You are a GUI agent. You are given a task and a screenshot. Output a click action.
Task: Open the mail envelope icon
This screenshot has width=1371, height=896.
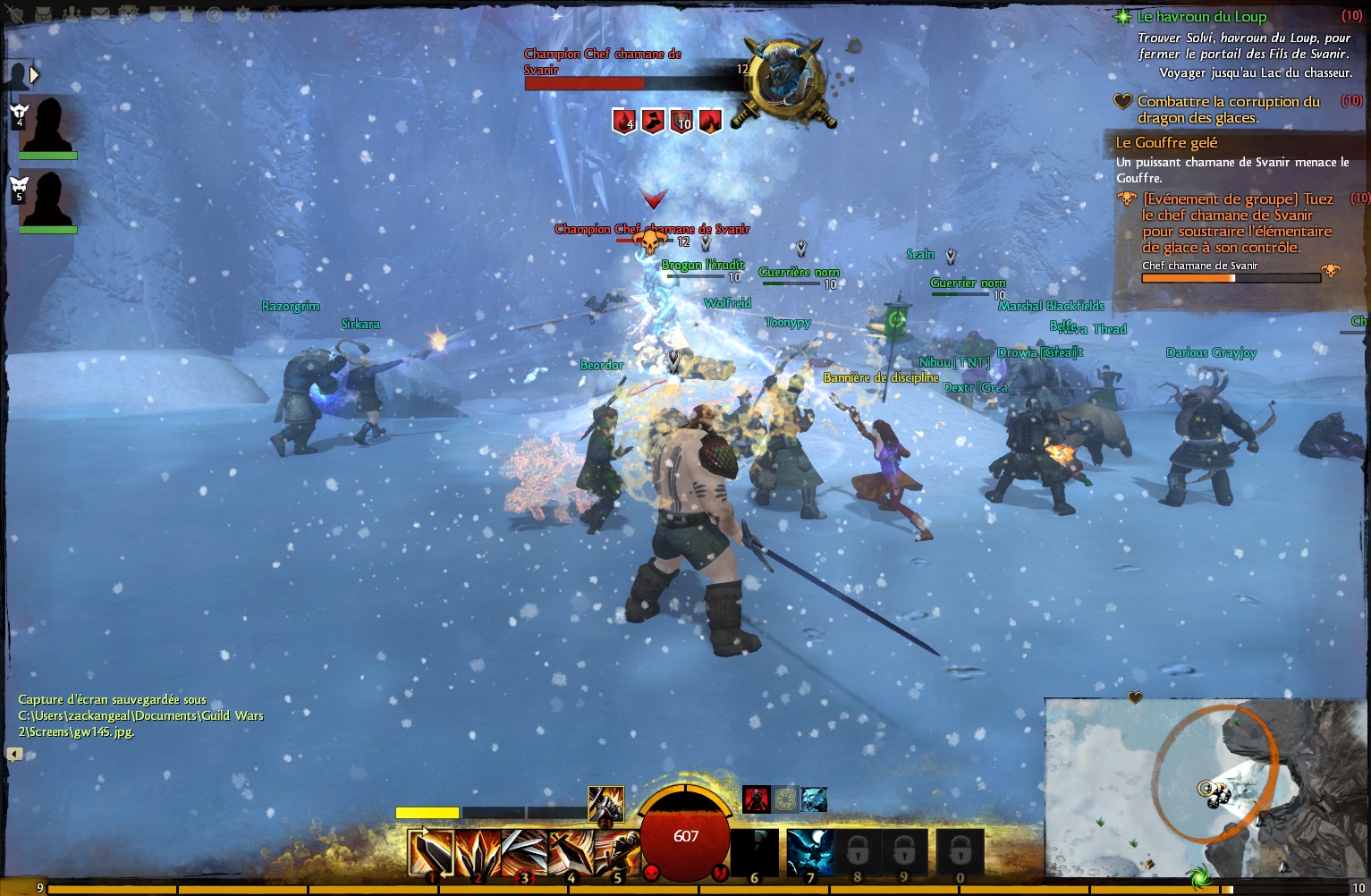100,14
